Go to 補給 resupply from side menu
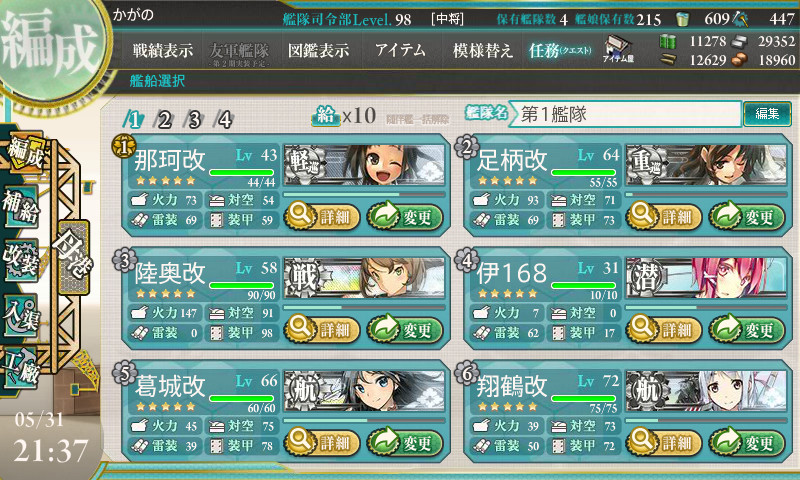The width and height of the screenshot is (800, 480). pyautogui.click(x=22, y=200)
